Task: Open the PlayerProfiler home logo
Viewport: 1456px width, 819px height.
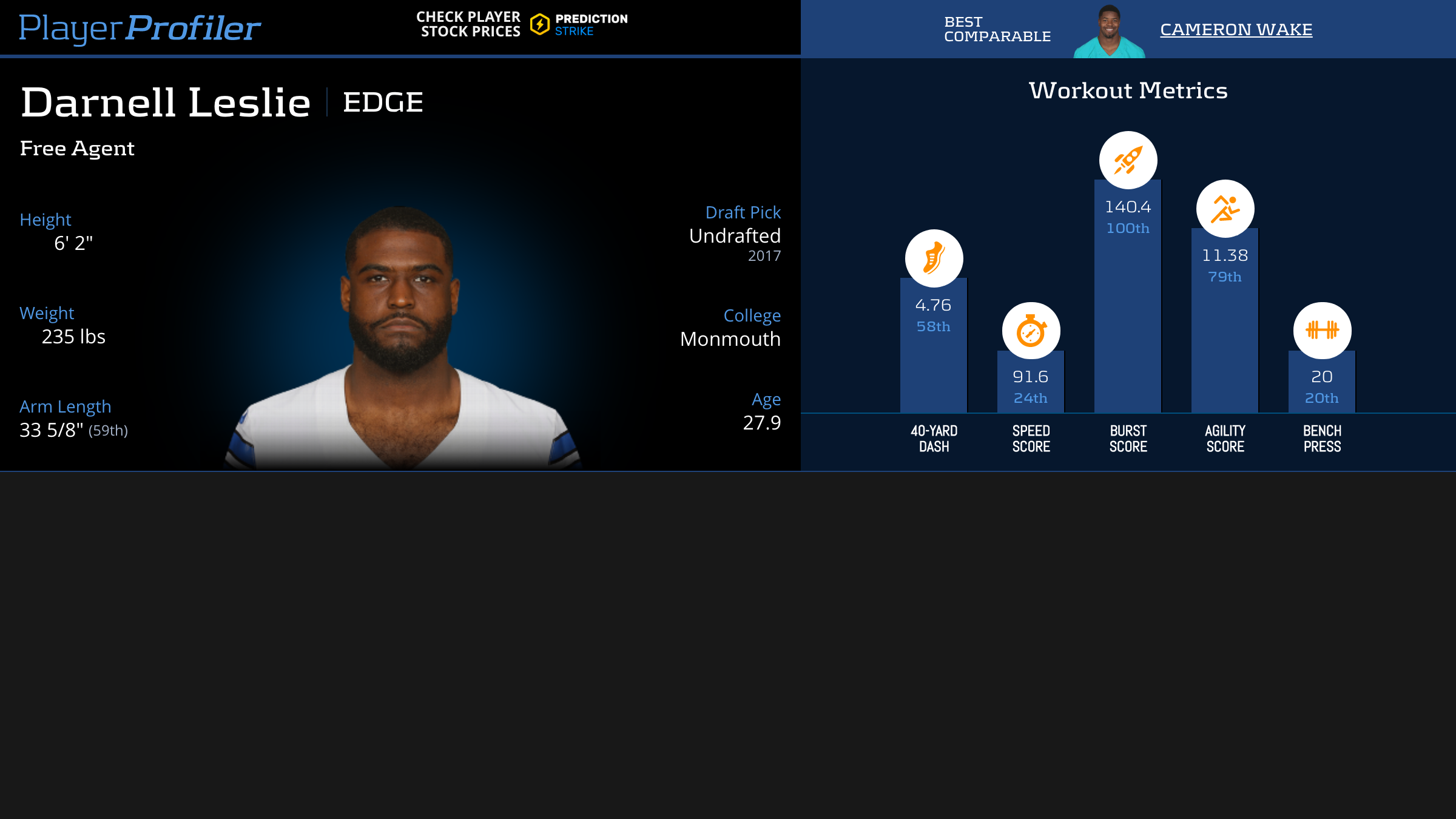Action: [140, 28]
